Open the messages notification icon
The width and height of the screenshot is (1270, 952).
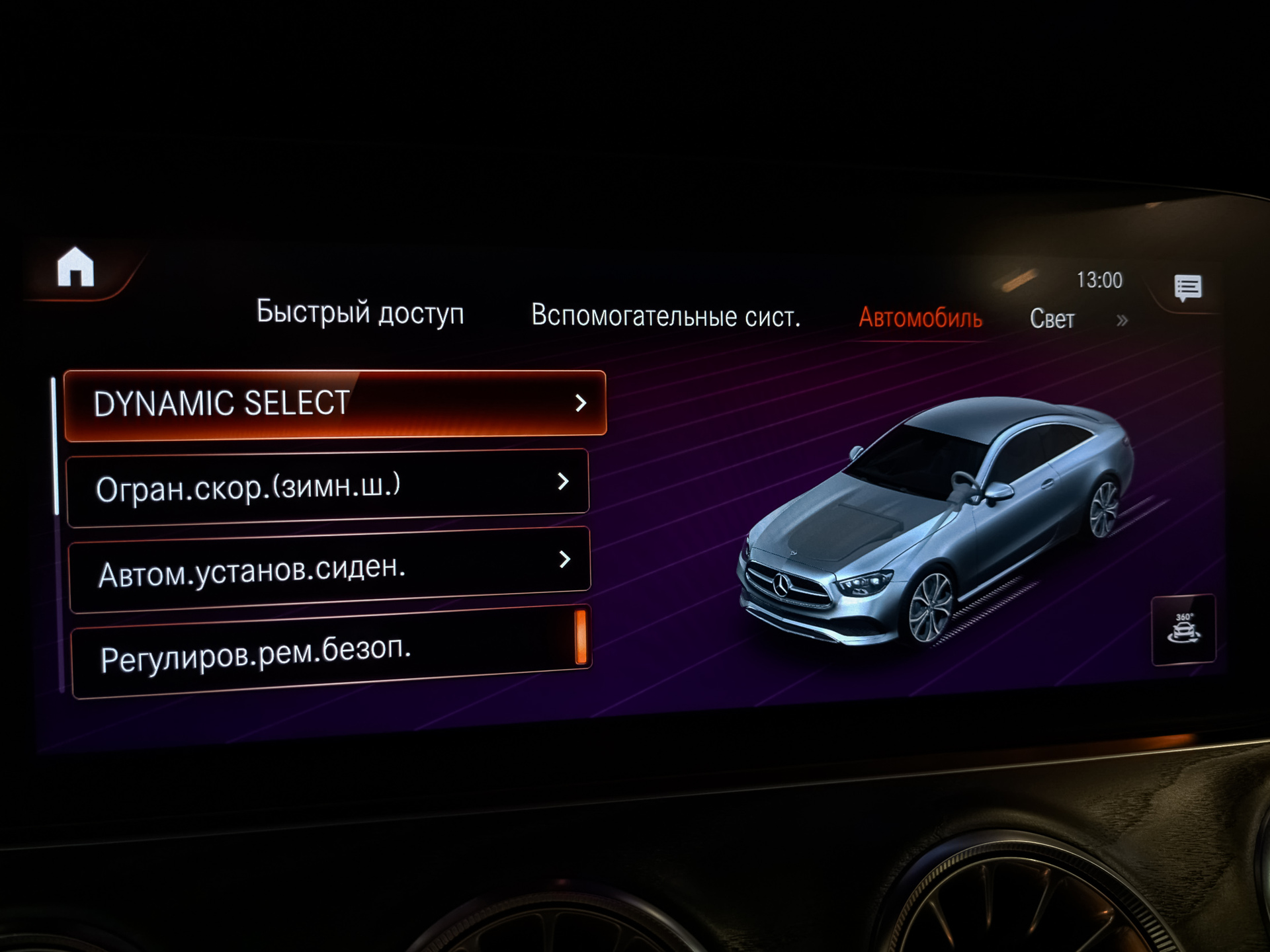(x=1188, y=288)
